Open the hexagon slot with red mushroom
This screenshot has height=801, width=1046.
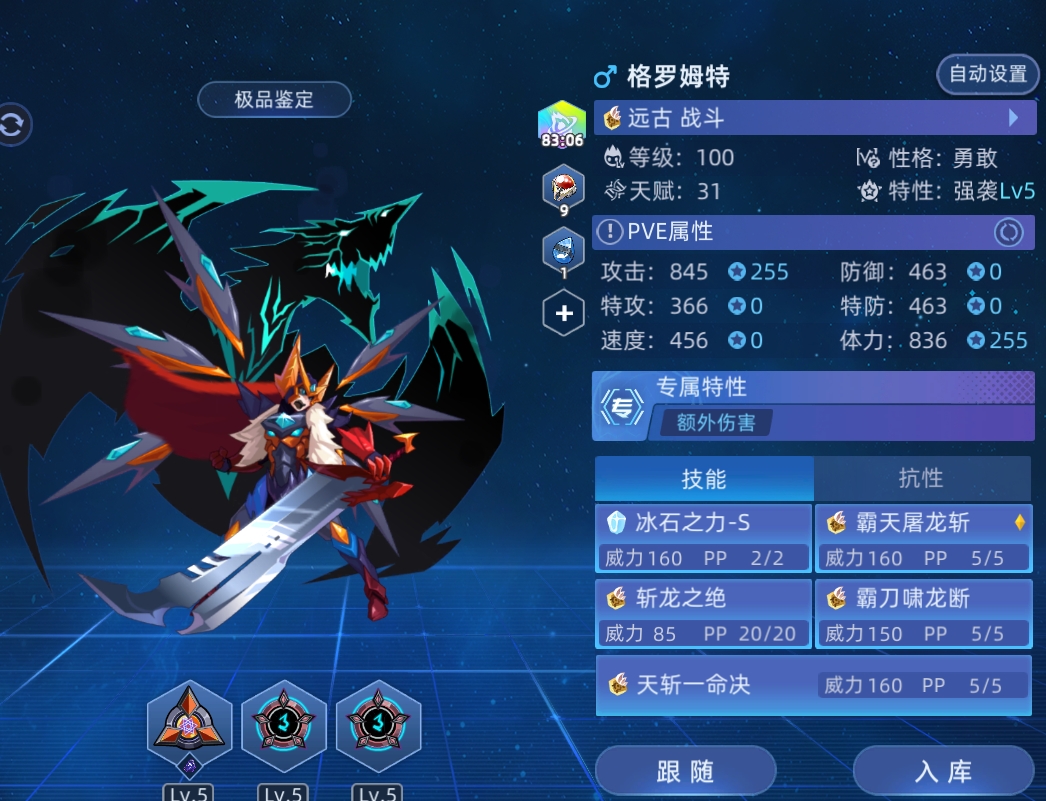(563, 189)
